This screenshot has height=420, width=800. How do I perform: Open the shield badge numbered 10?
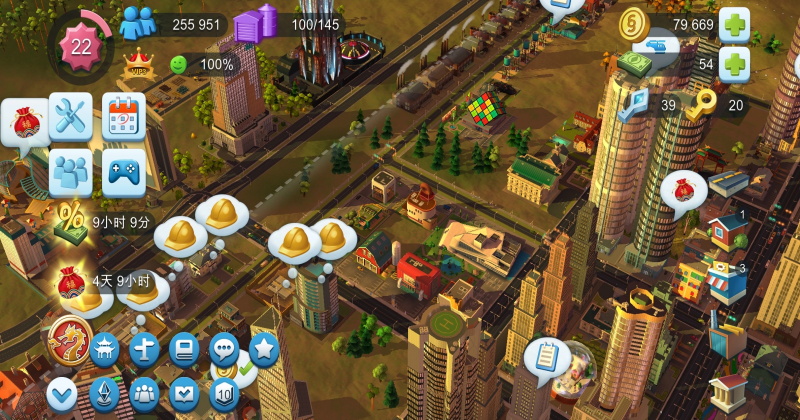225,394
